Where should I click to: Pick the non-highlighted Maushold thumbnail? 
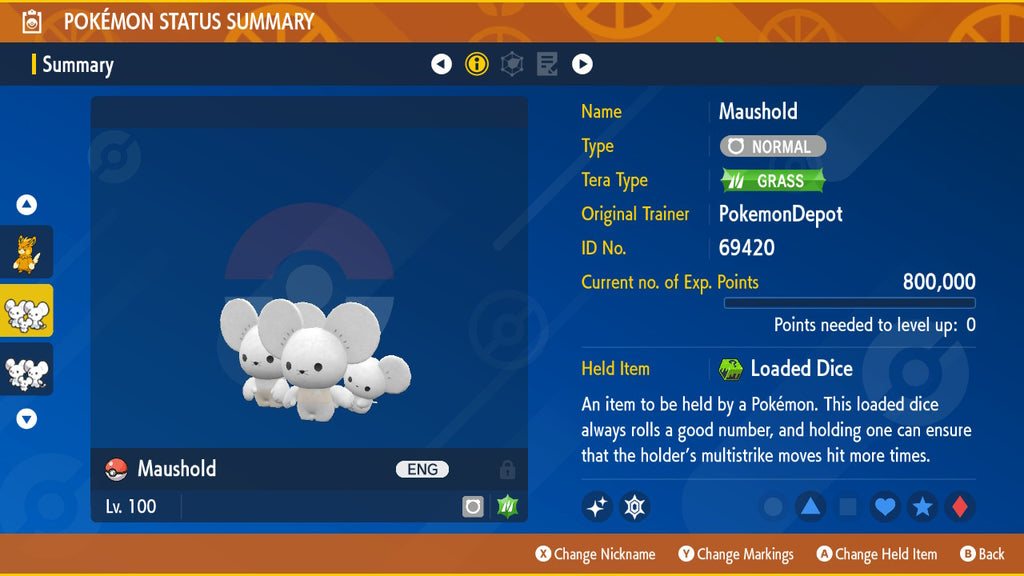(26, 370)
